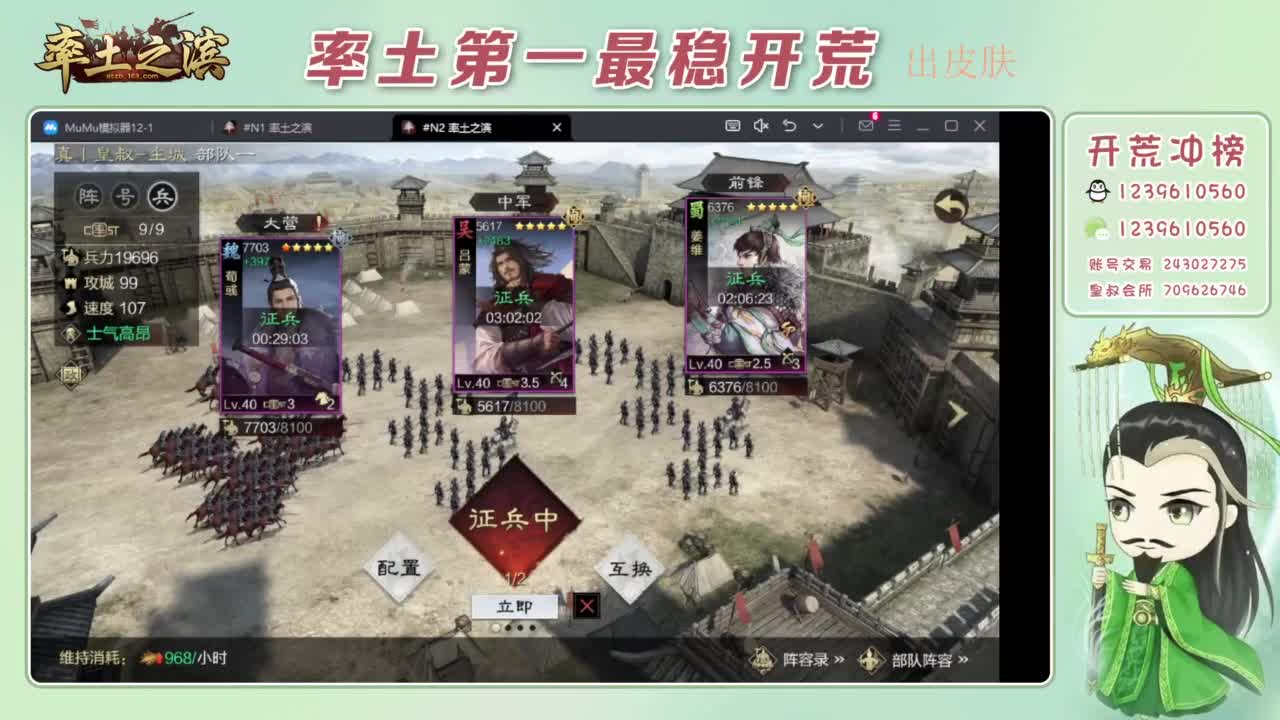
Task: Expand 部队阵容 with its double-arrow chevron
Action: [962, 660]
